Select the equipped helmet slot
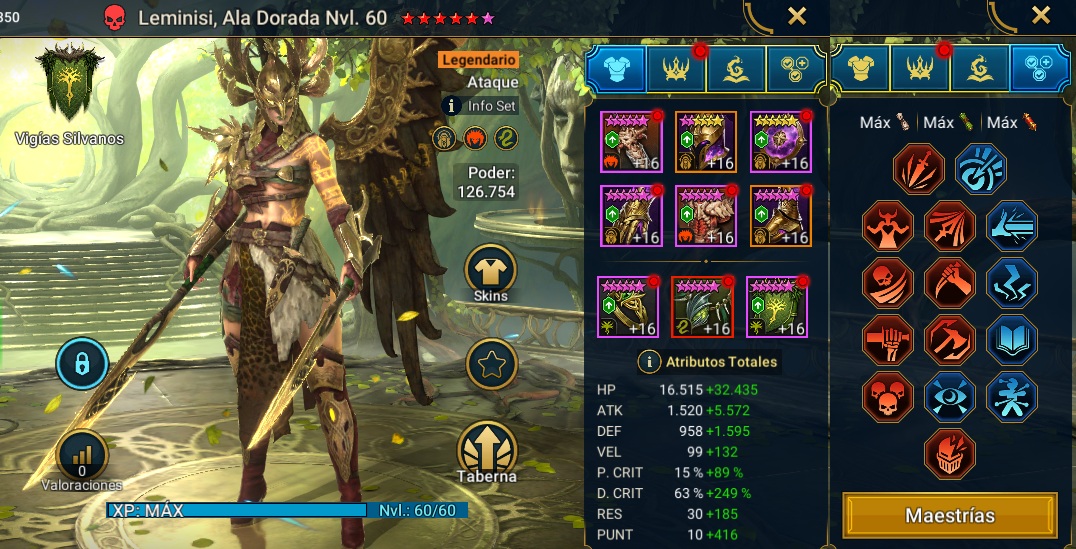 707,142
